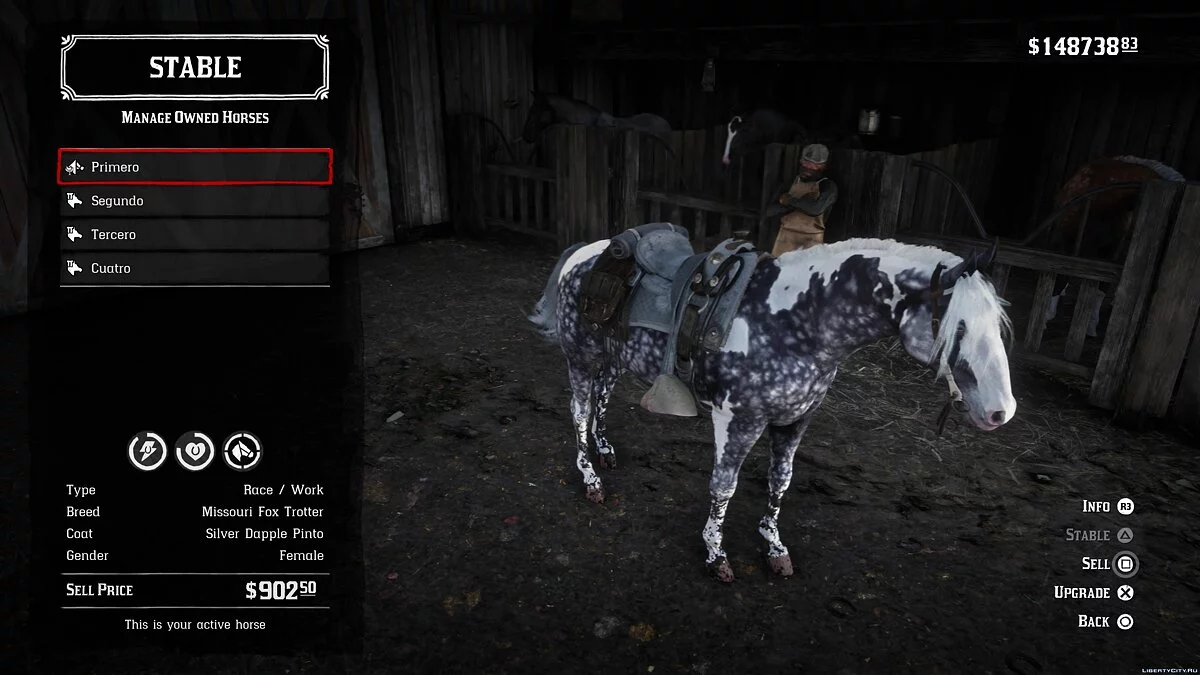
Task: Pick Cuatro in the horse list
Action: (x=195, y=268)
